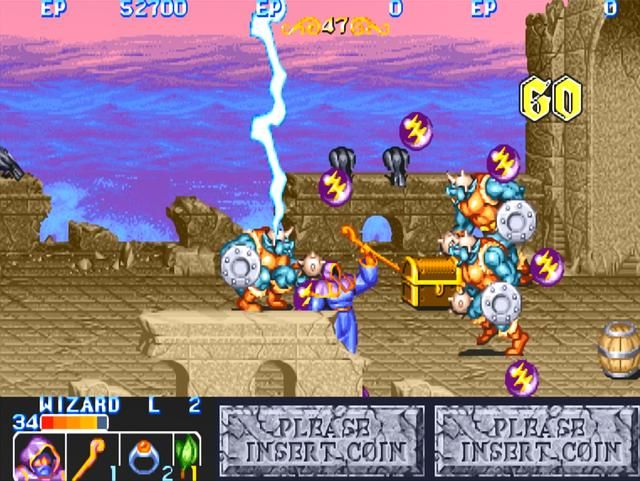Select the orange-gem ring icon

[145, 455]
